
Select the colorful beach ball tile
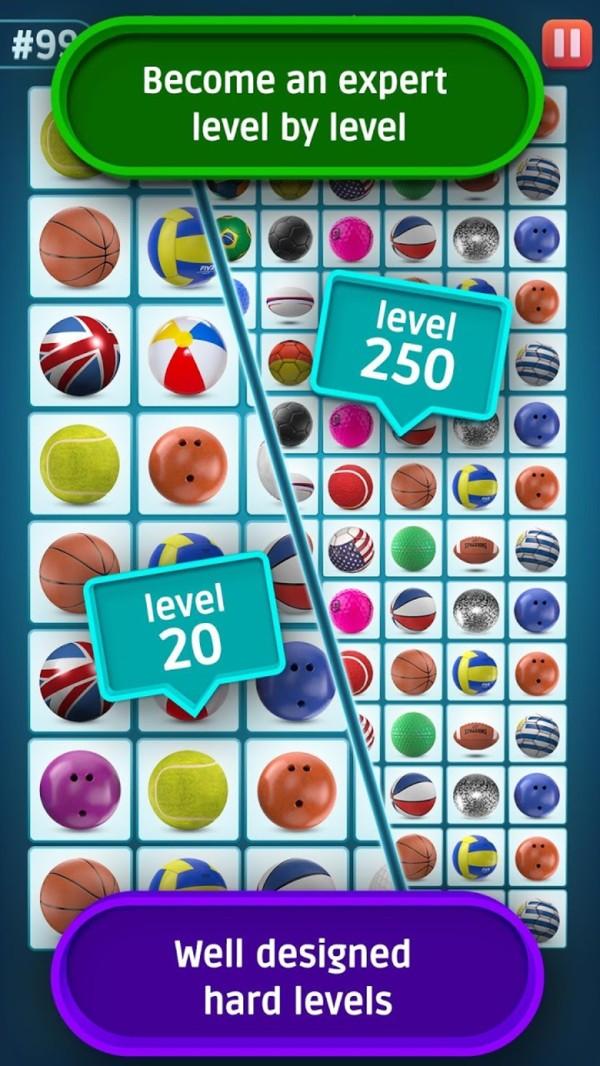(x=187, y=356)
